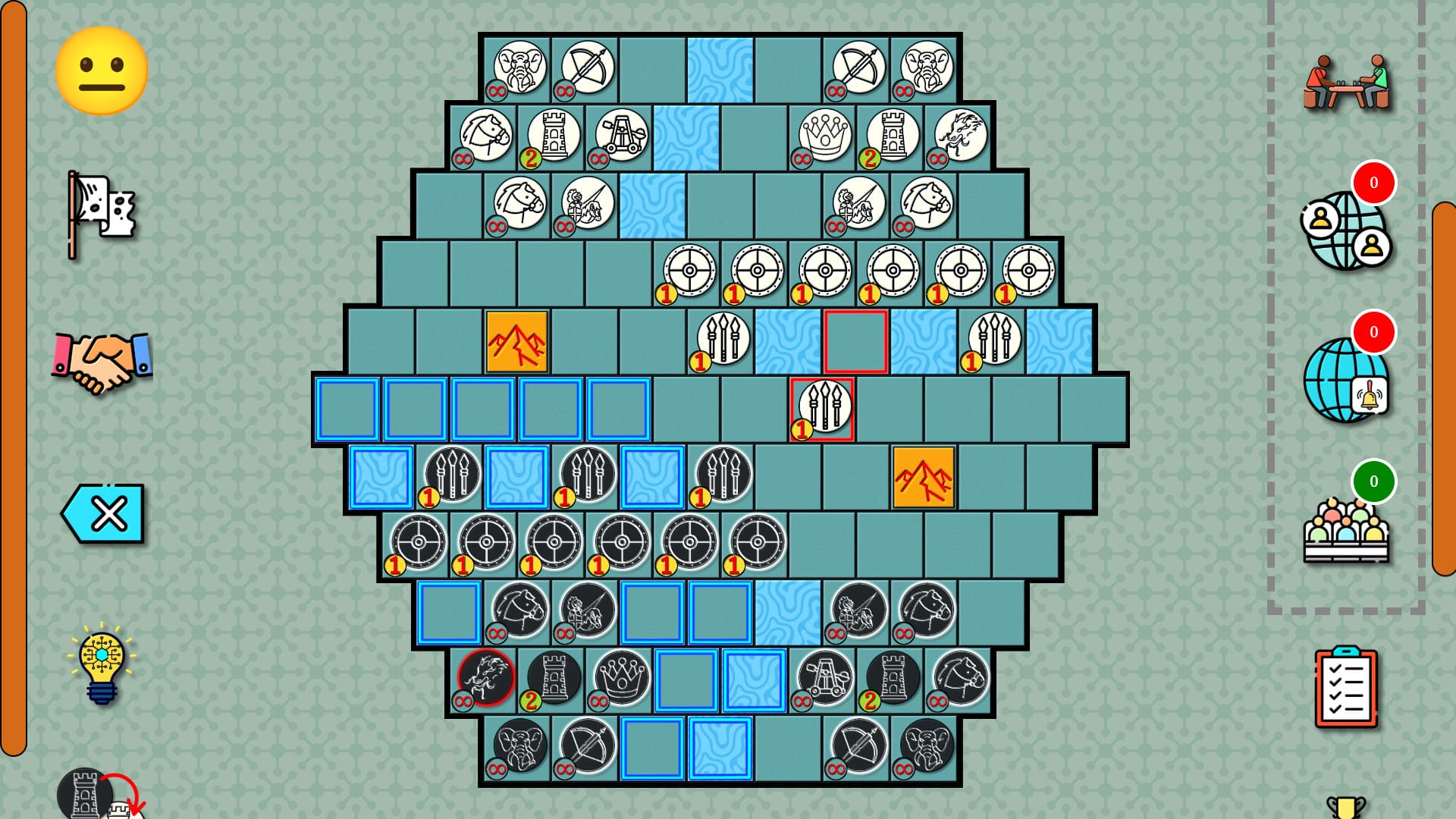Screen dimensions: 1456x819
Task: Open local two-player mode icon
Action: [x=1346, y=82]
